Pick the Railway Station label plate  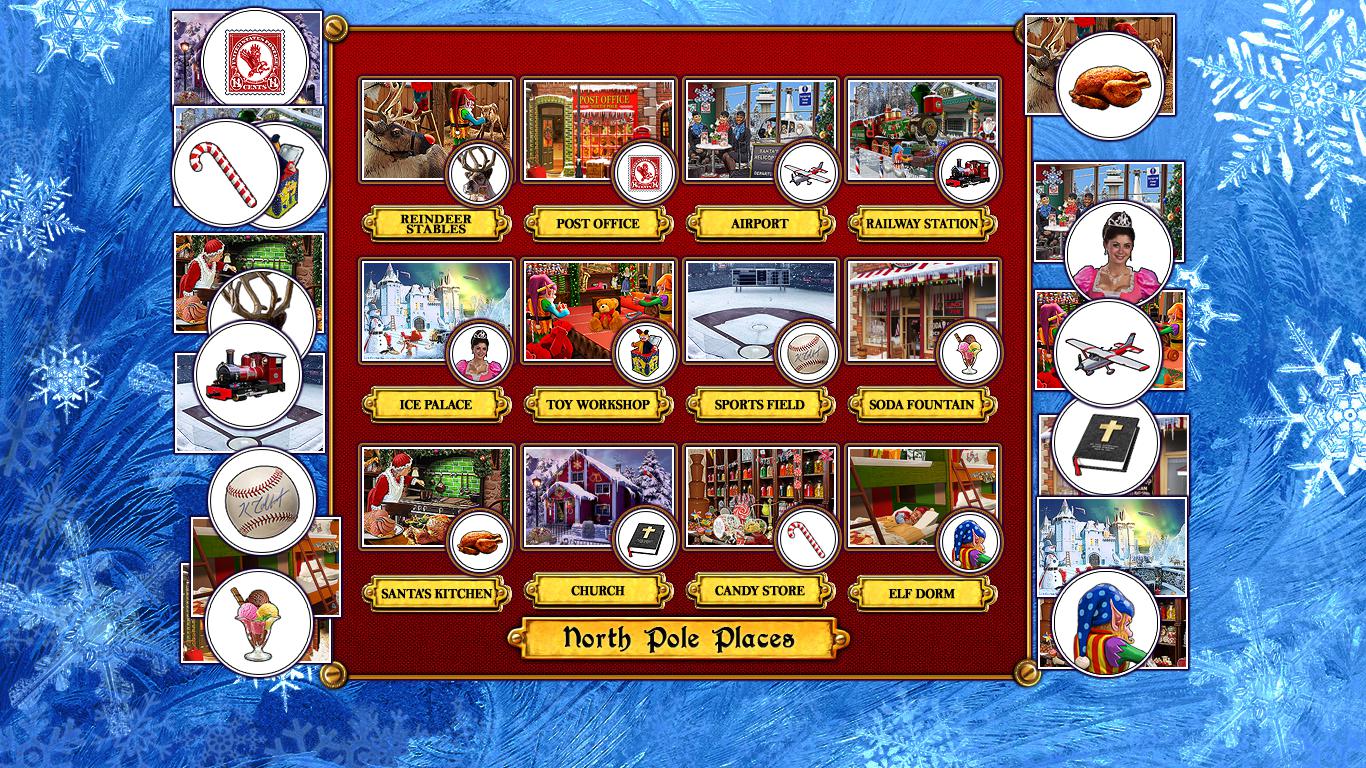click(921, 224)
